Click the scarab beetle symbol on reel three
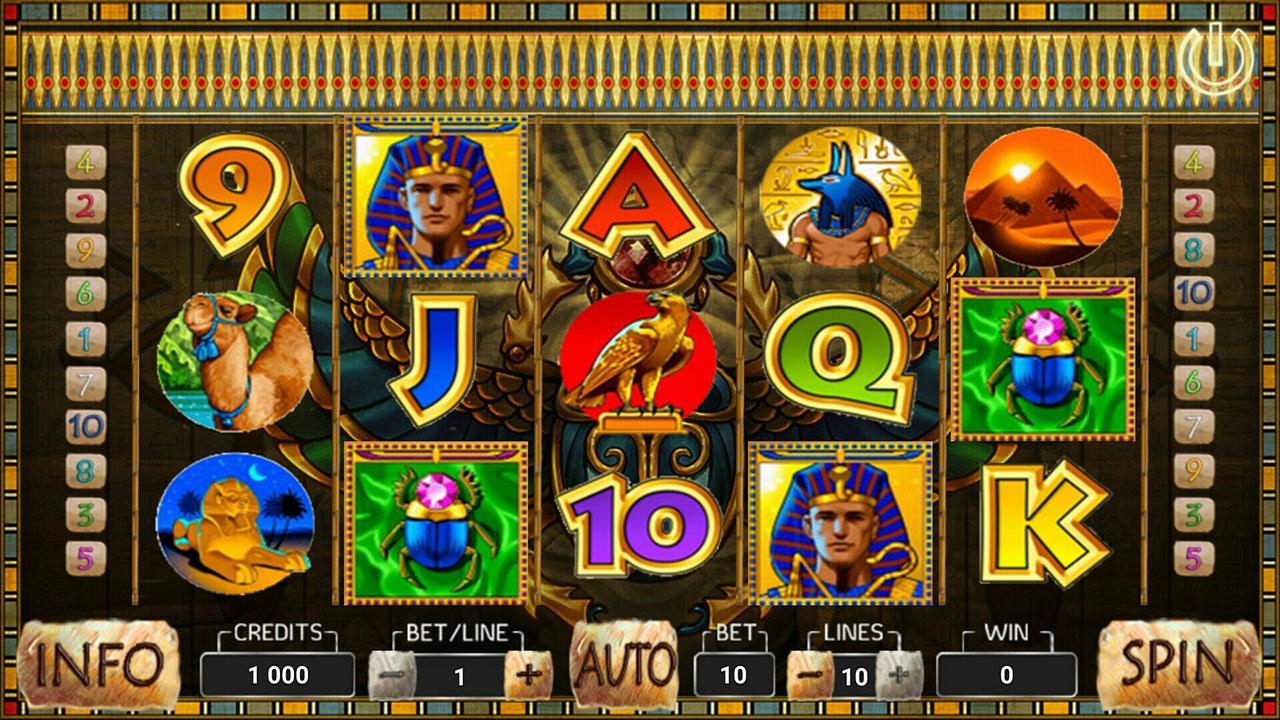The height and width of the screenshot is (720, 1280). 434,524
